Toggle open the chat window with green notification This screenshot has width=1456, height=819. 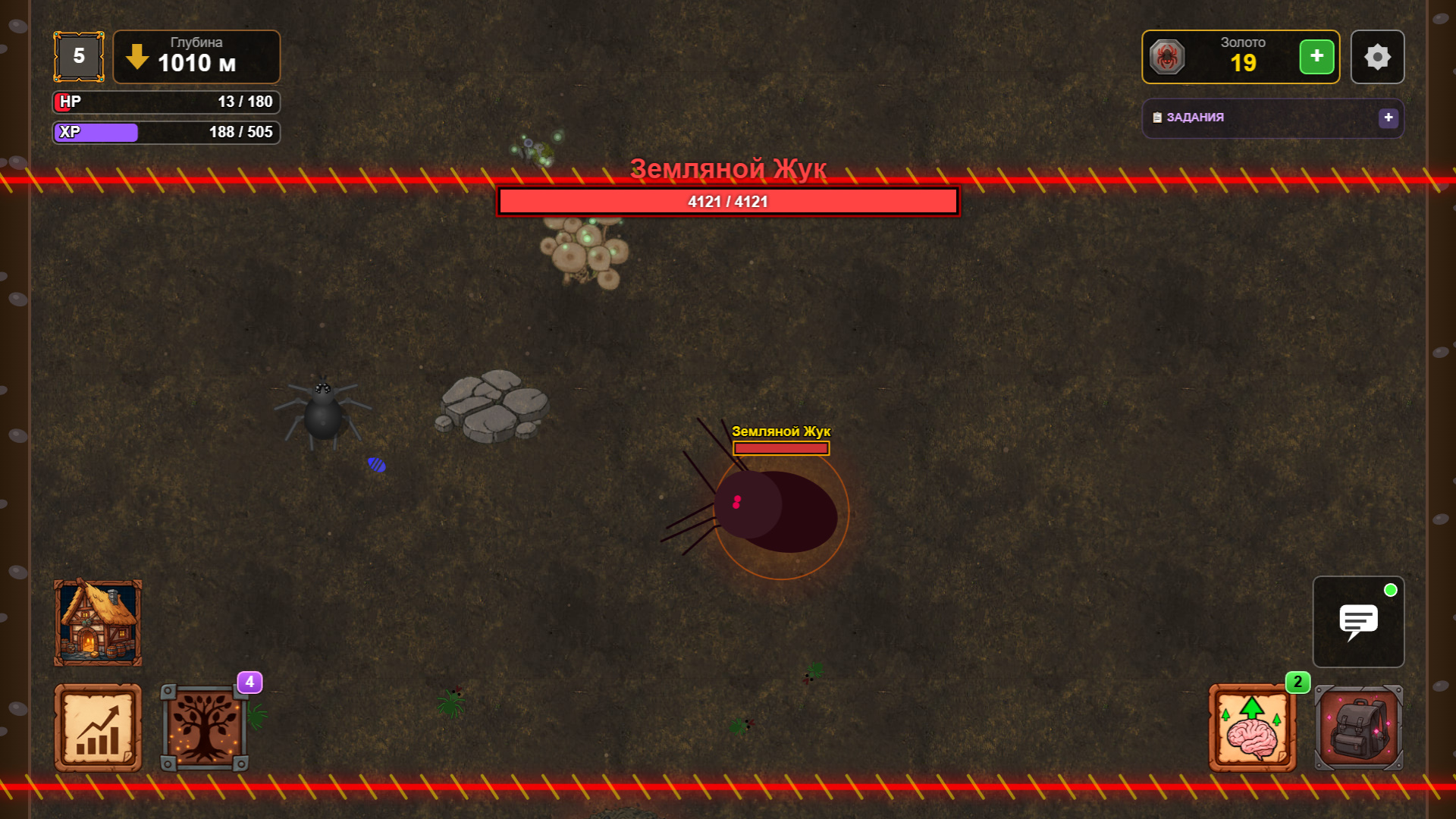1358,622
